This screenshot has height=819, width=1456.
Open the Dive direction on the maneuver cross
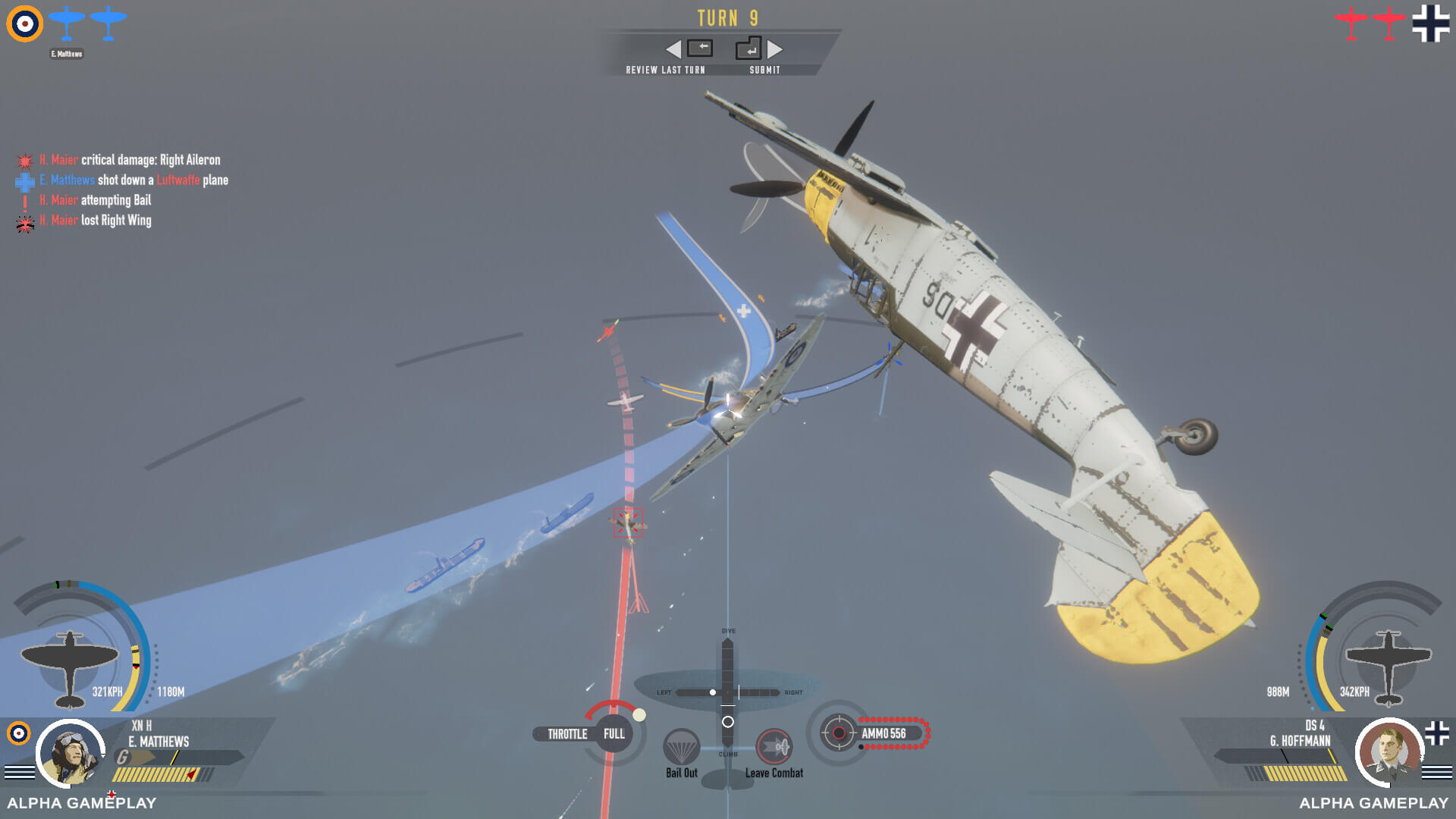pyautogui.click(x=727, y=639)
